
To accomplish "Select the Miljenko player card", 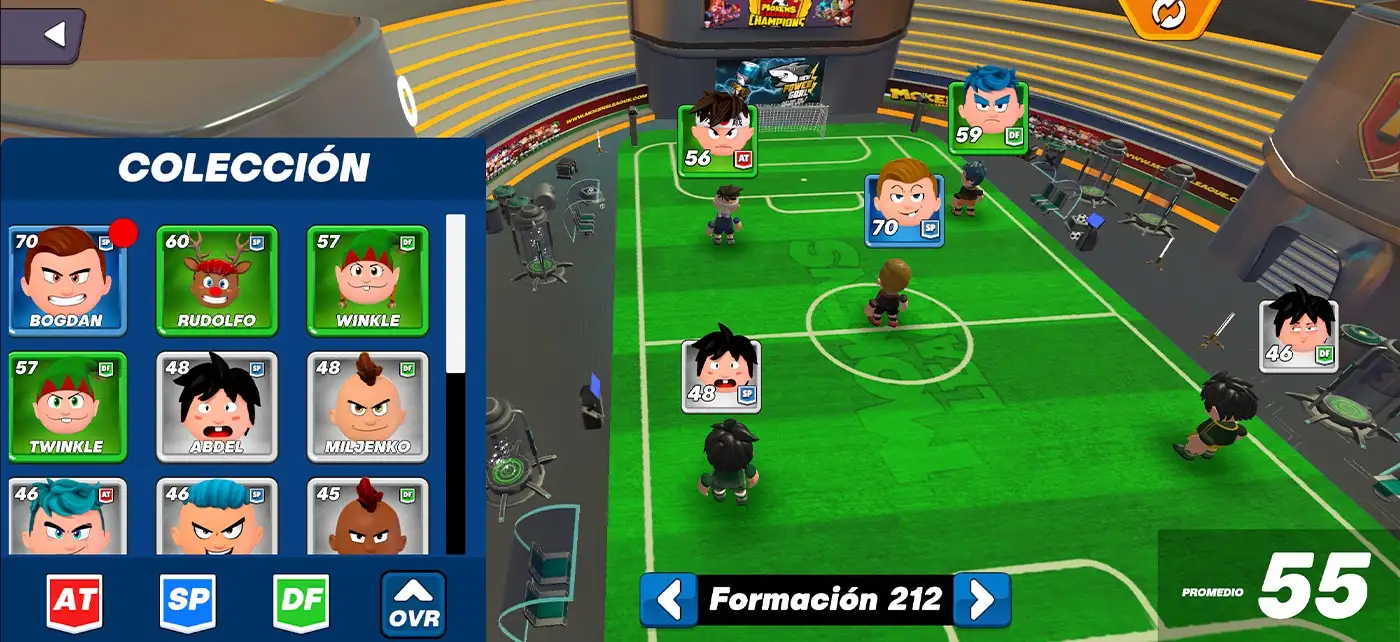I will click(x=367, y=406).
